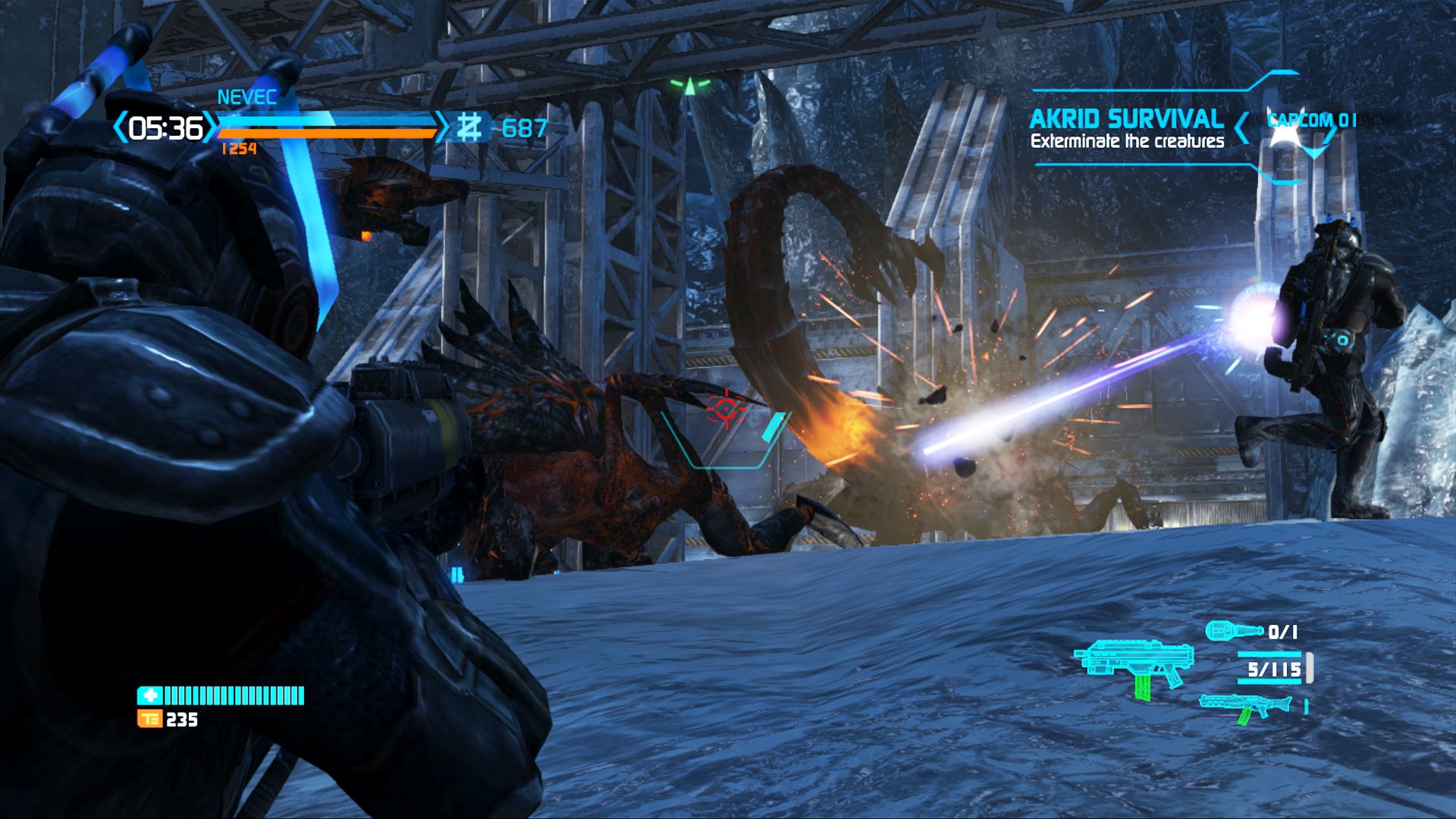Select the NEVEC team label
This screenshot has width=1456, height=819.
click(246, 96)
